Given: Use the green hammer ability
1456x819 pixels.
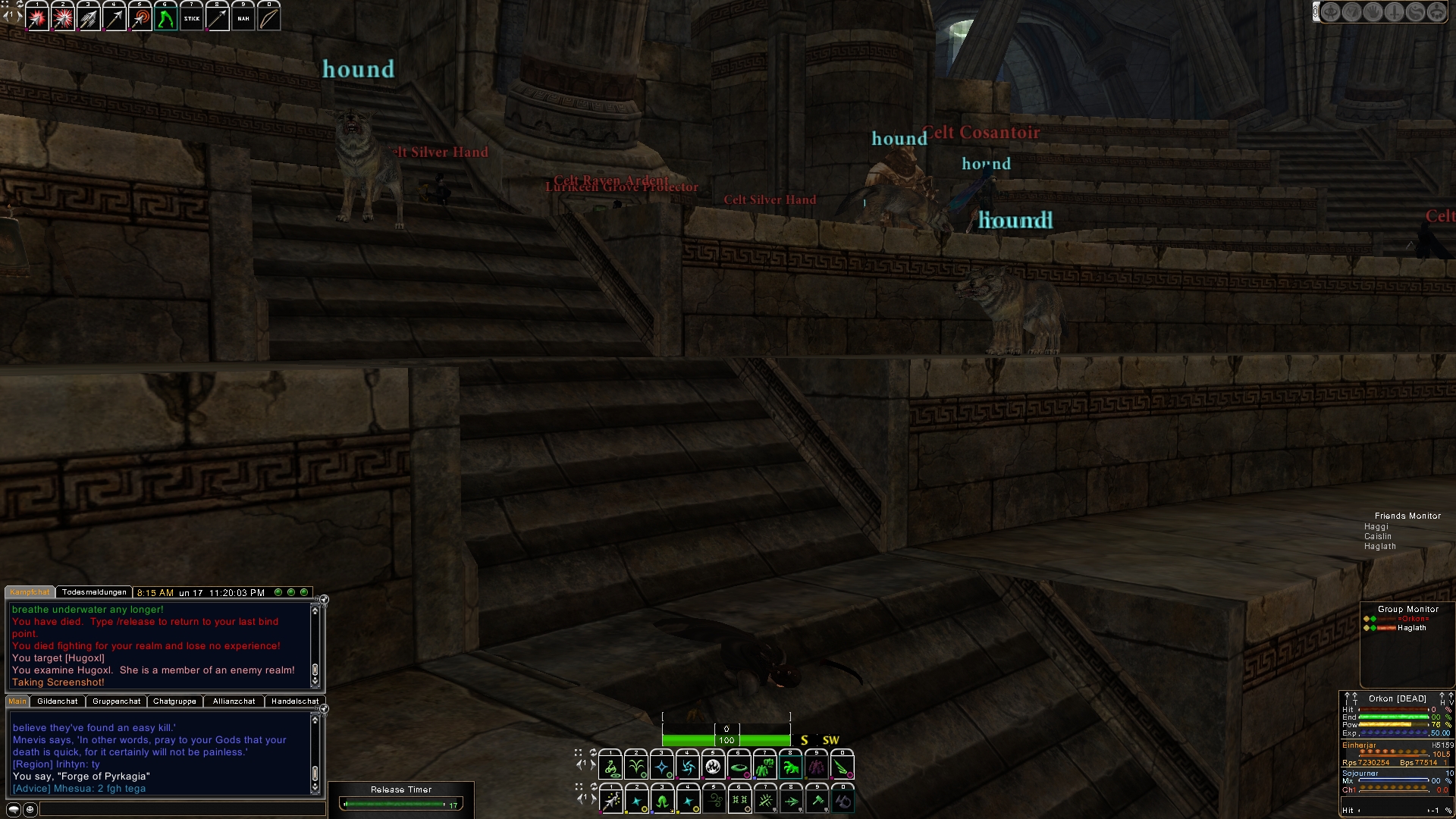Looking at the screenshot, I should pyautogui.click(x=817, y=801).
